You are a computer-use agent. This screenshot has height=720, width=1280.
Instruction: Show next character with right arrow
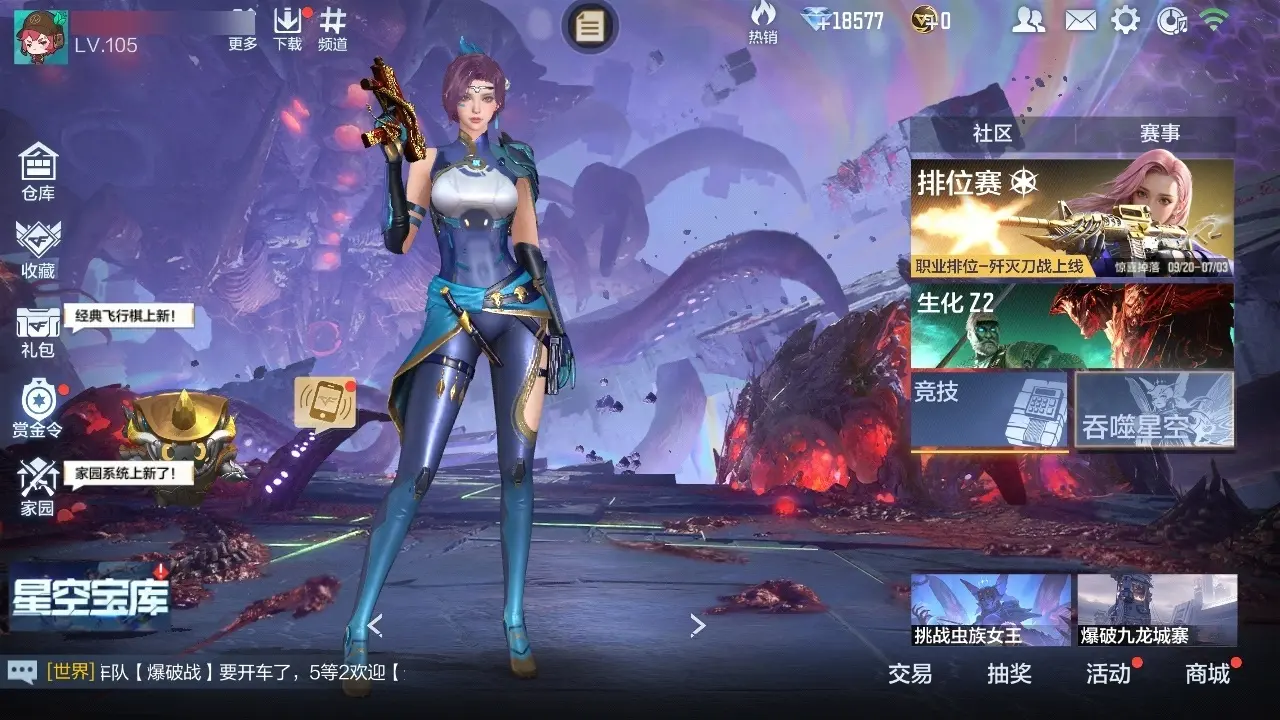(x=698, y=626)
